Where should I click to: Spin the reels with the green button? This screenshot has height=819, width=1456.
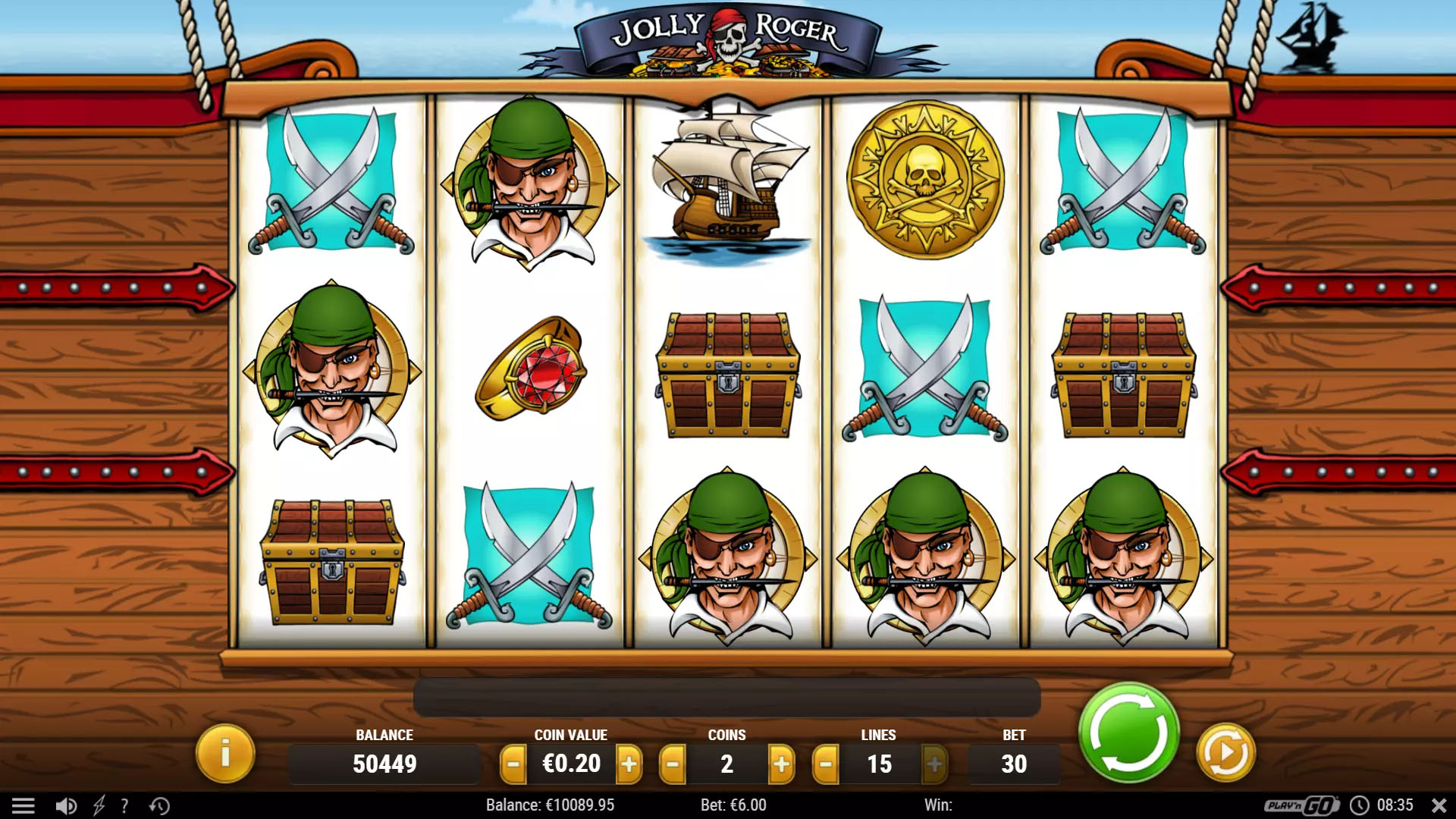pos(1128,733)
